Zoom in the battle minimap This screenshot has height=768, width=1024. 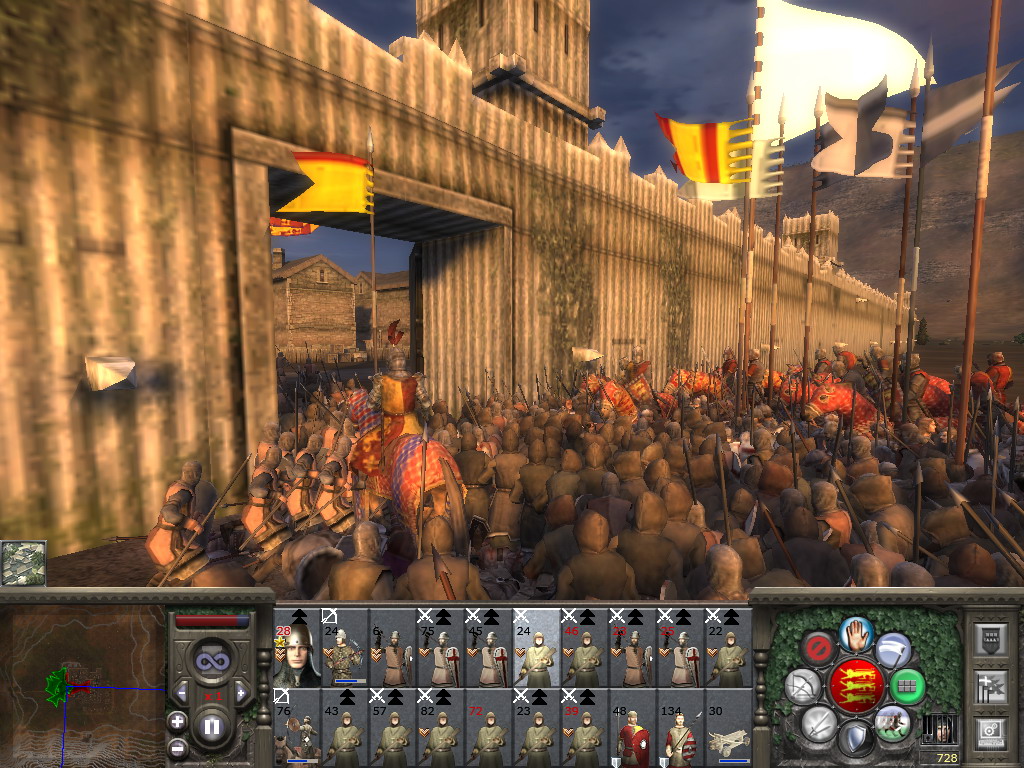(x=177, y=720)
